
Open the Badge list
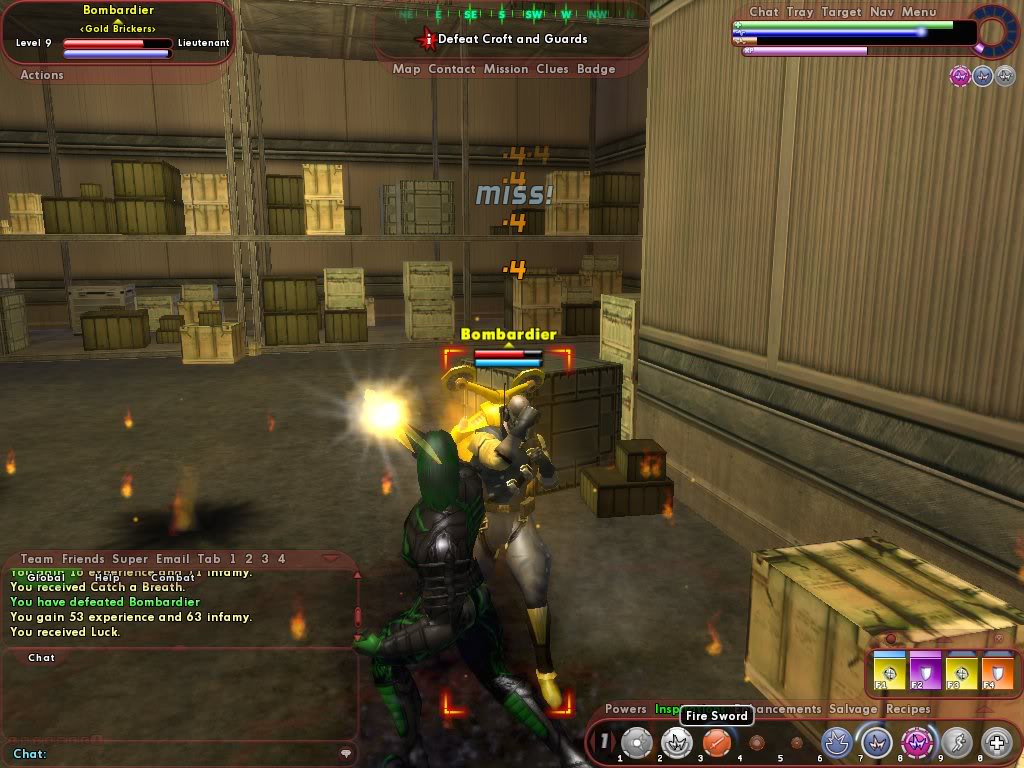pyautogui.click(x=596, y=69)
